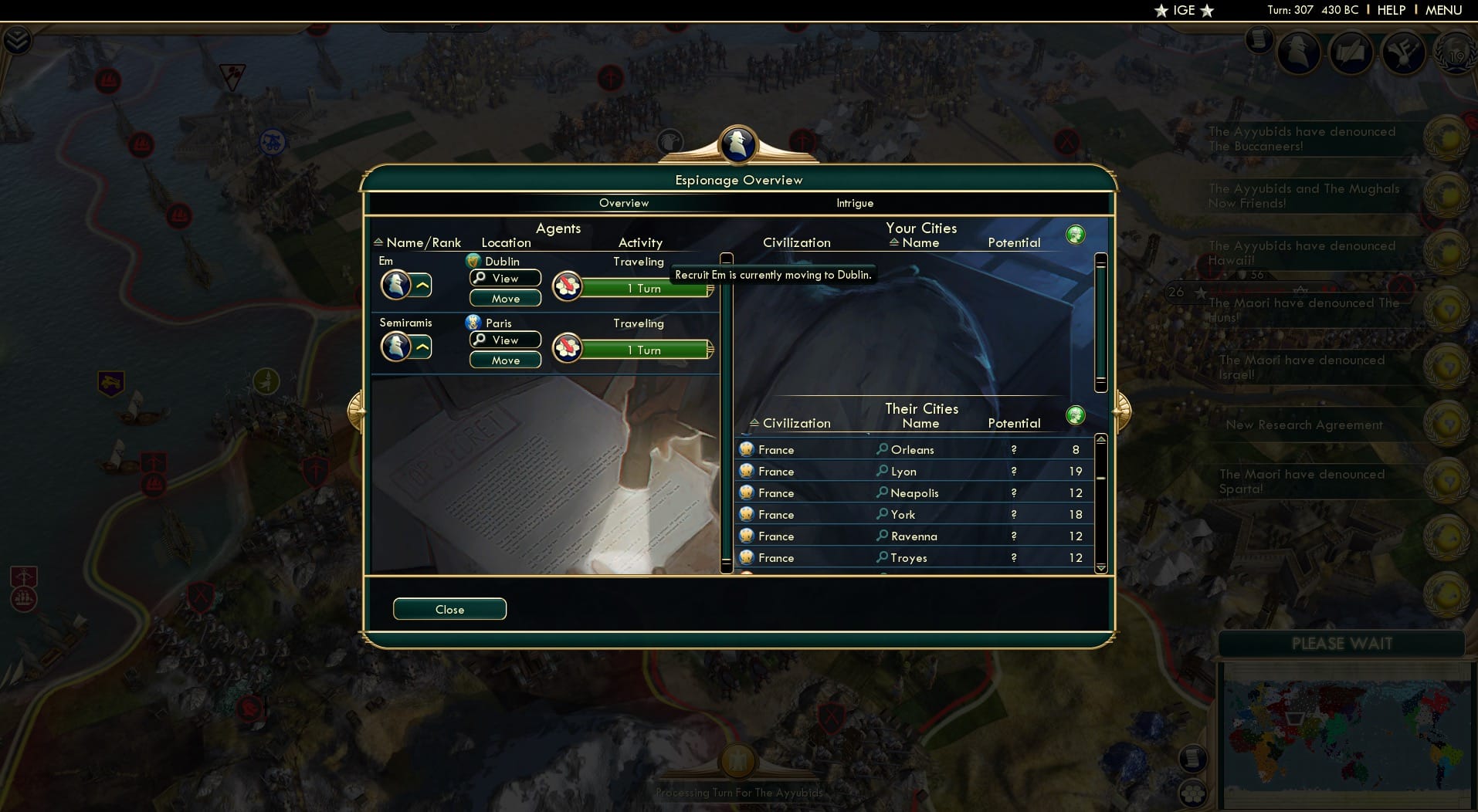The image size is (1478, 812).
Task: Open the MENU from the top bar
Action: 1443,10
